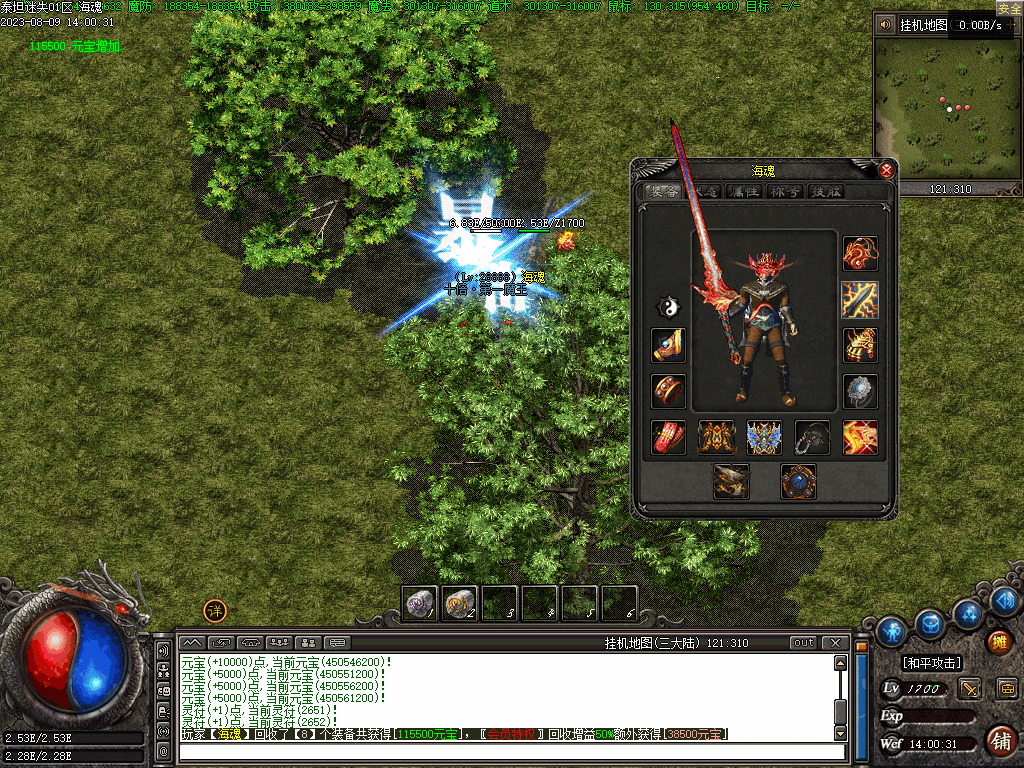Open the 摊 stall button

point(997,641)
